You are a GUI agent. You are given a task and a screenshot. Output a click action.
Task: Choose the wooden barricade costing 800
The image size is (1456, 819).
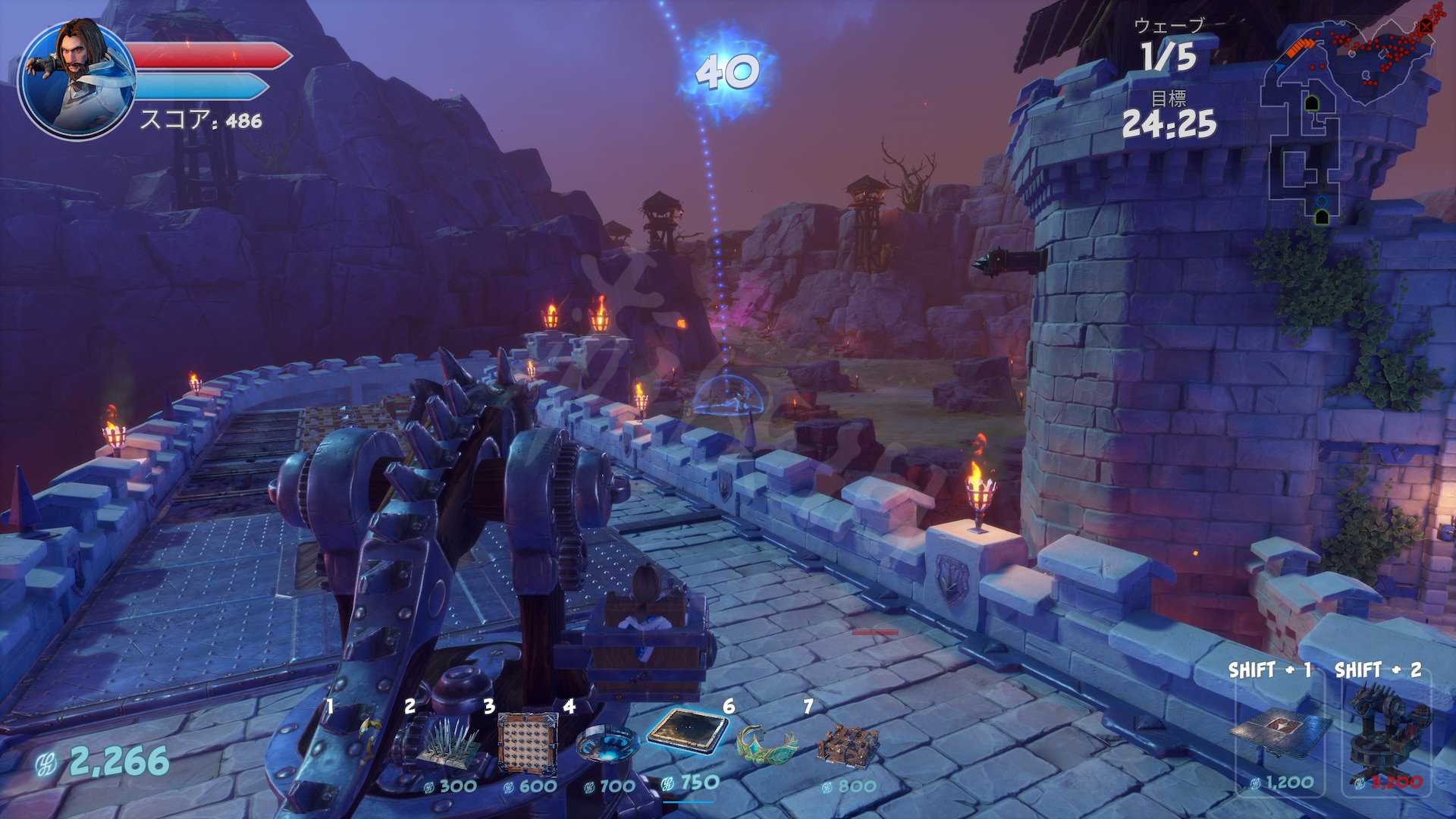coord(848,745)
